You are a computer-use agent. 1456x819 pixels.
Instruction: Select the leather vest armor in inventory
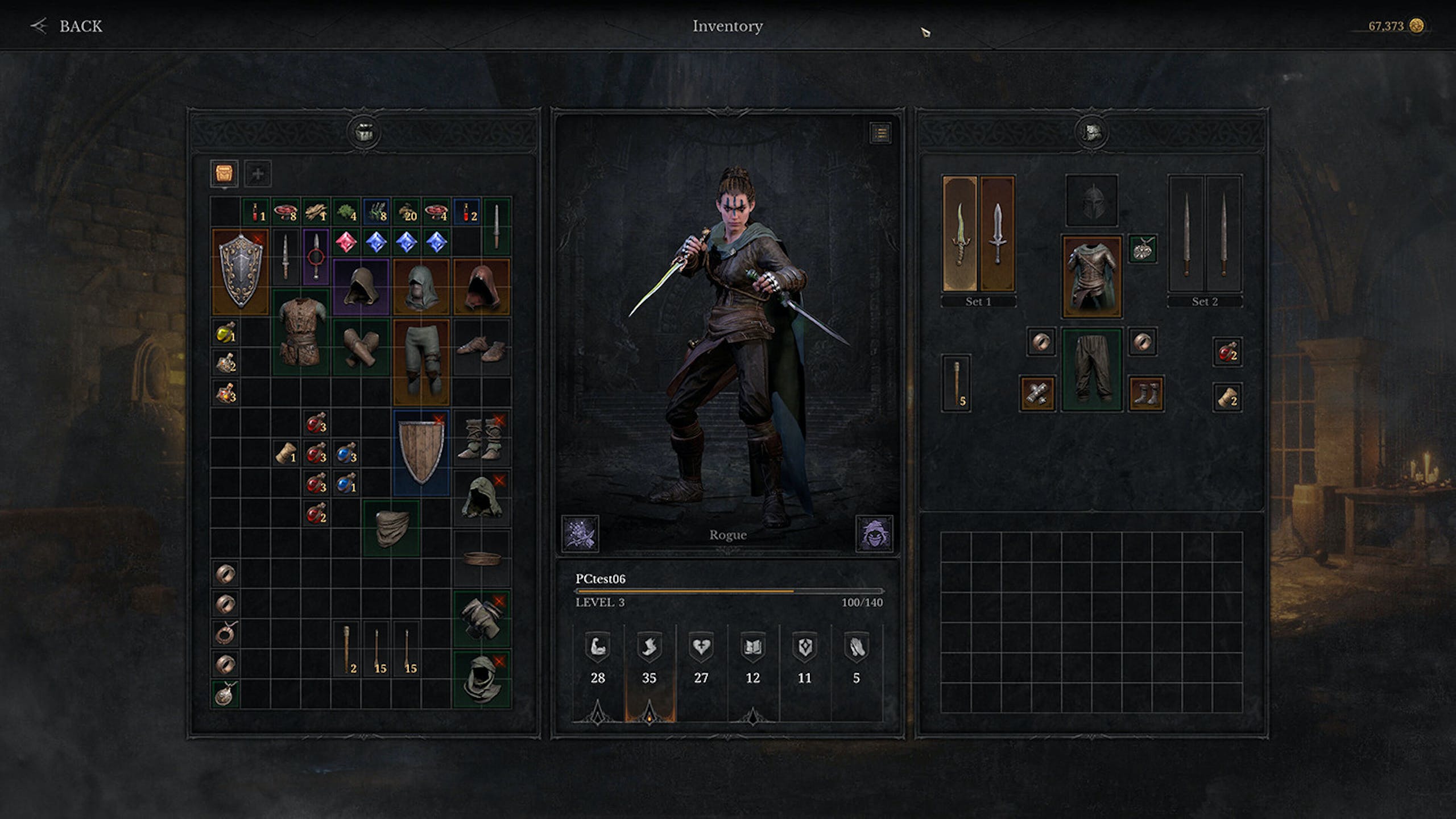click(x=301, y=331)
